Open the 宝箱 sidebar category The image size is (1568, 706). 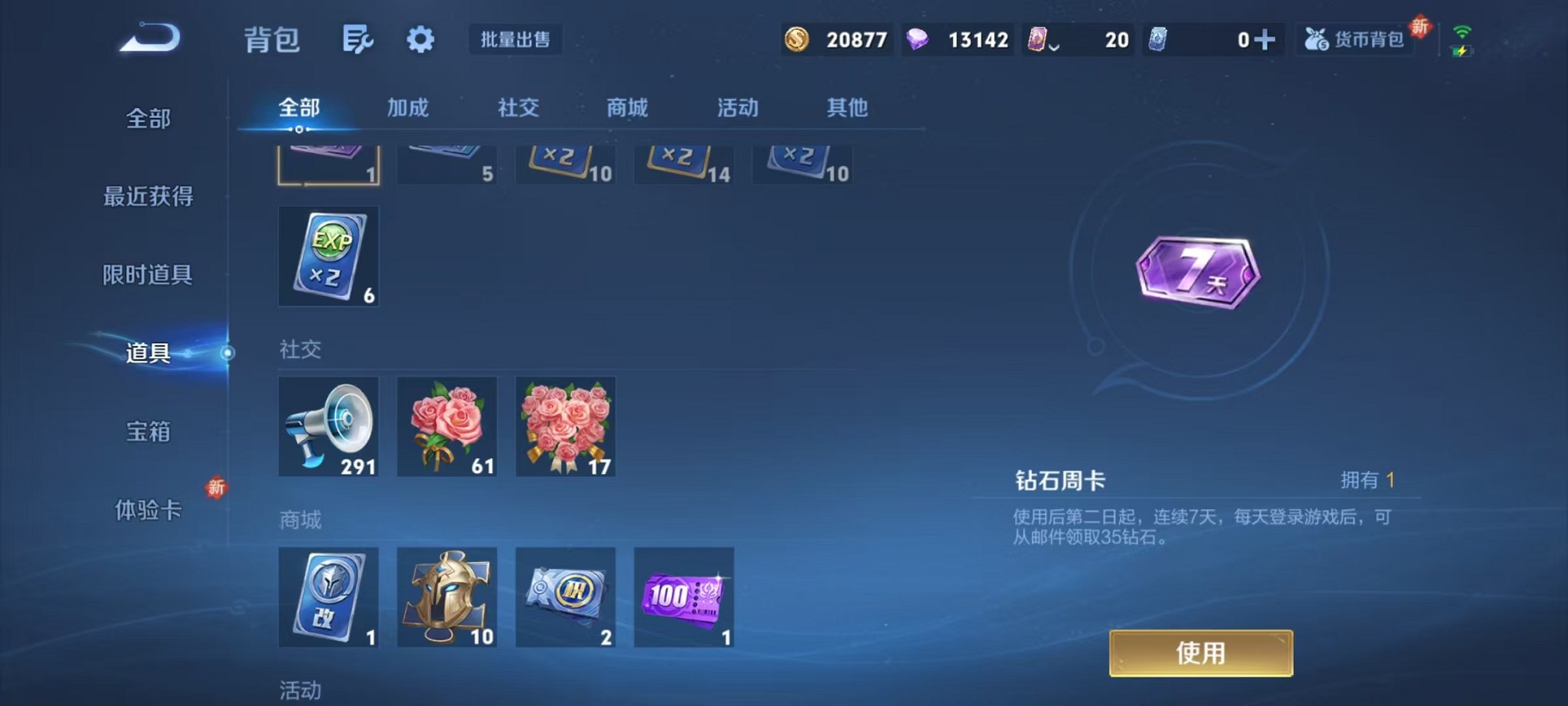[x=148, y=432]
